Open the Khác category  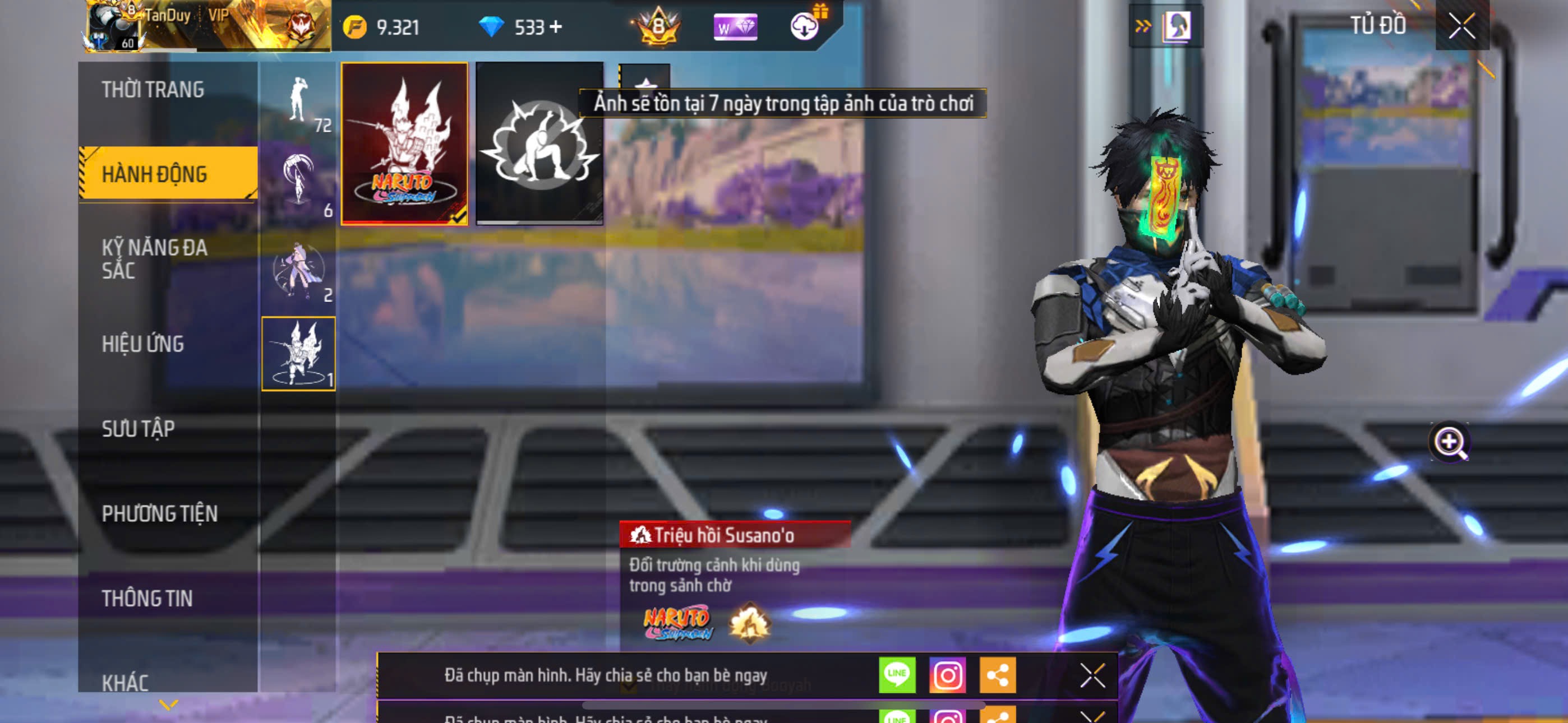126,682
